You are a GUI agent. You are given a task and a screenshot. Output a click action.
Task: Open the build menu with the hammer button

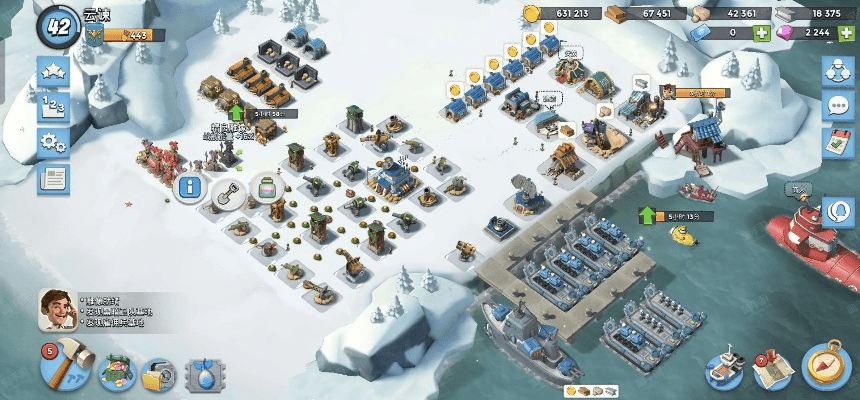pyautogui.click(x=66, y=369)
